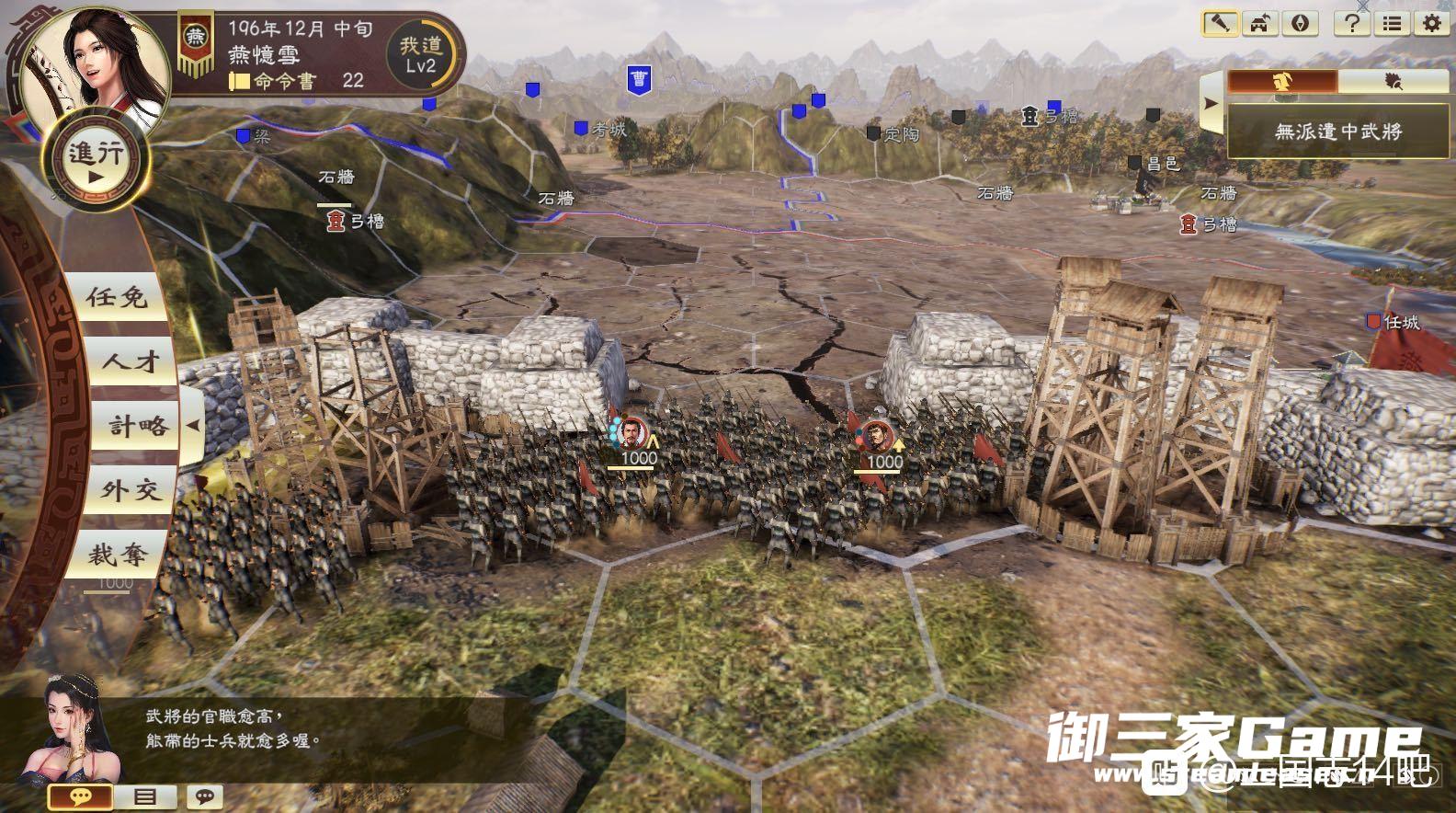
Task: Toggle the spyglass view button
Action: tap(1220, 23)
